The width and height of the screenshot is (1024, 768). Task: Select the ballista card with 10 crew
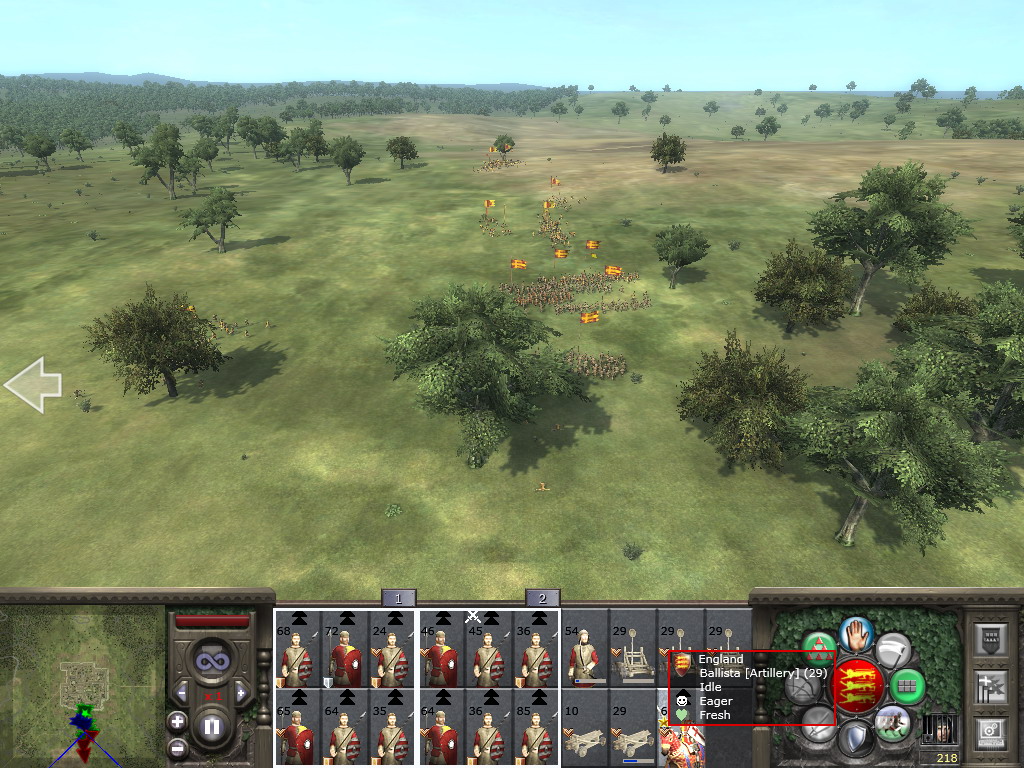click(584, 727)
